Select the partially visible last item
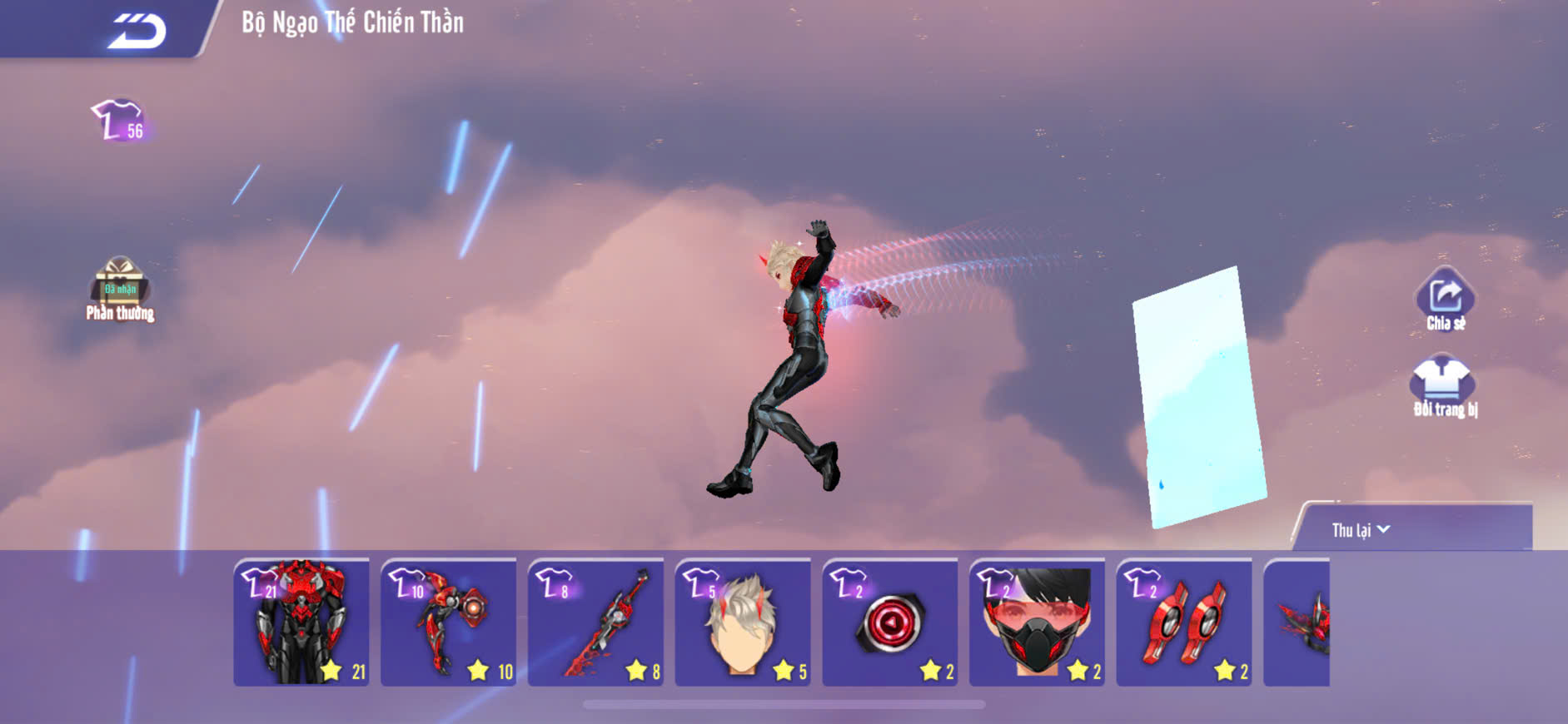The image size is (1568, 724). point(1297,622)
